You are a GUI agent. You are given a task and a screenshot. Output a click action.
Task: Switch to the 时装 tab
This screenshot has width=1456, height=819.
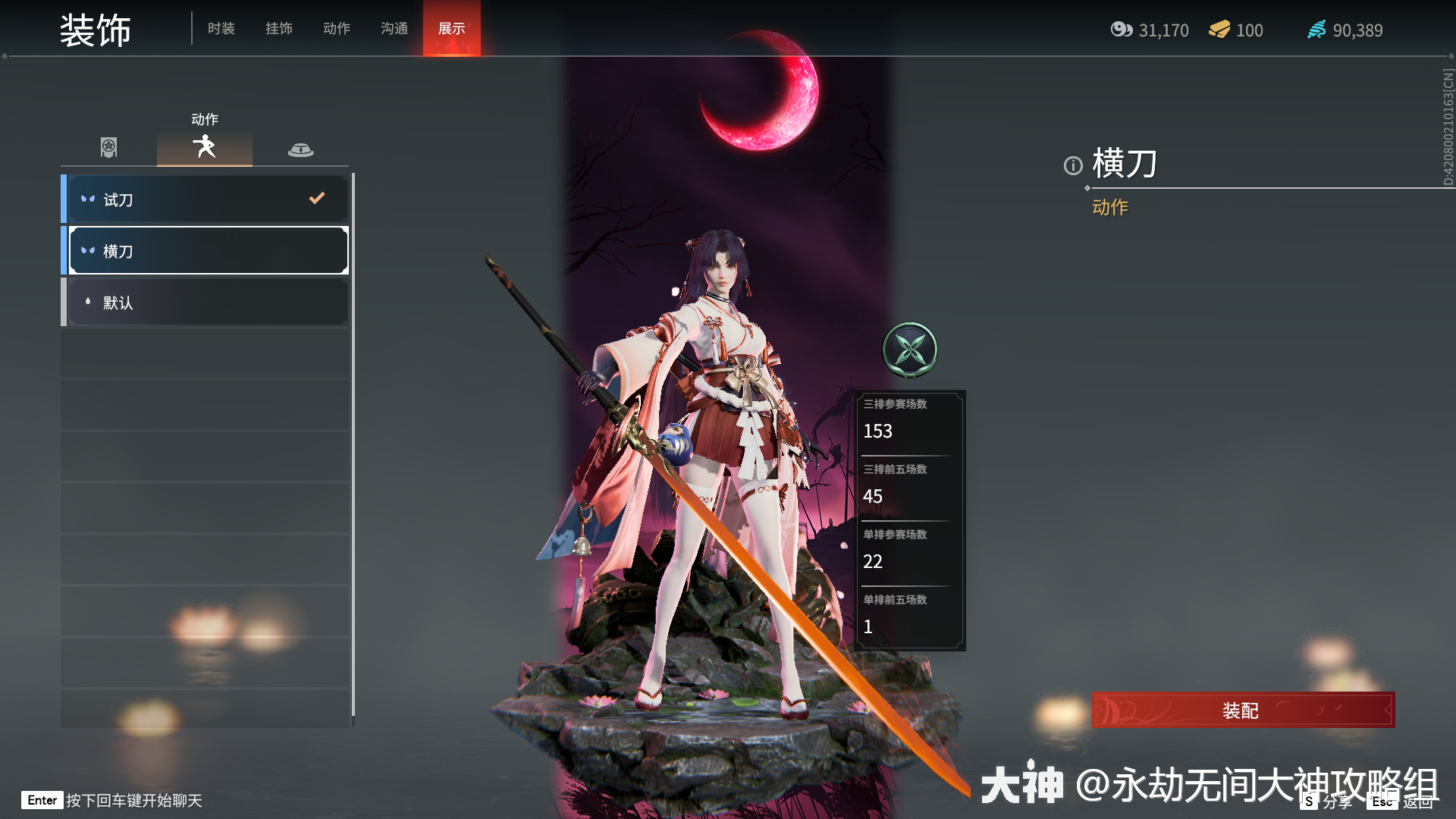[x=220, y=29]
